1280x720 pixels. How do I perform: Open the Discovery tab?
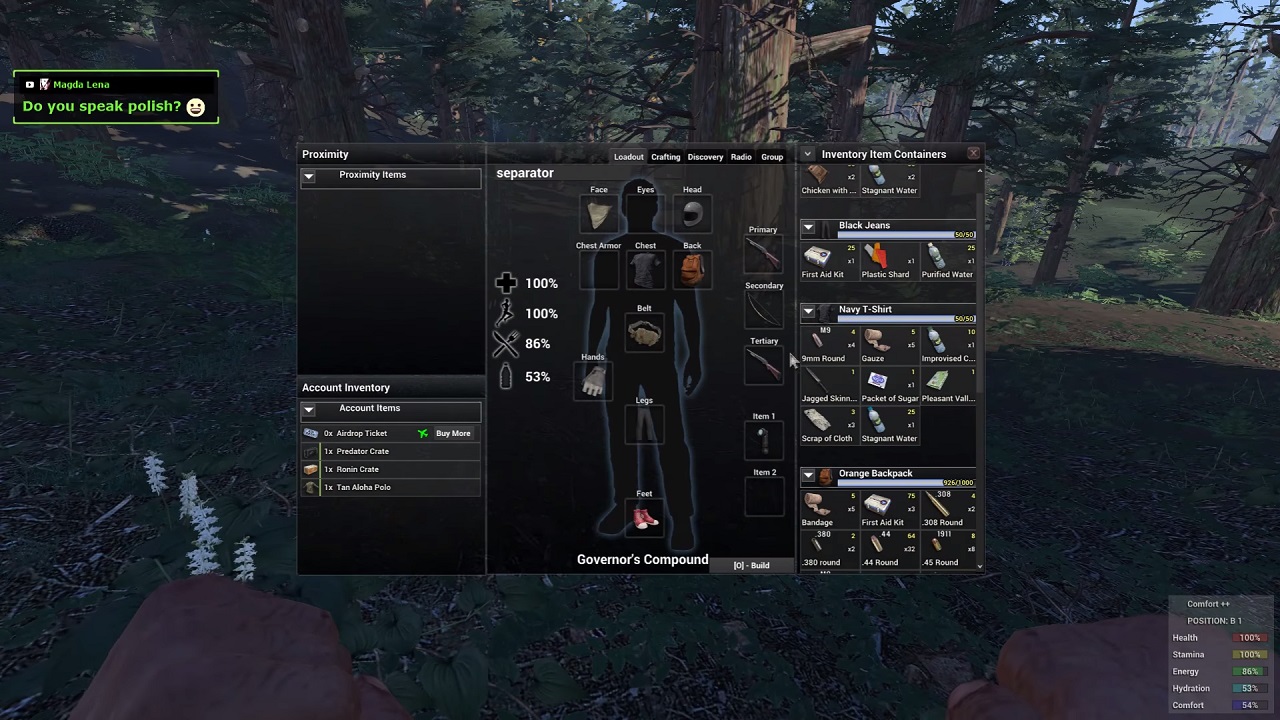coord(705,157)
